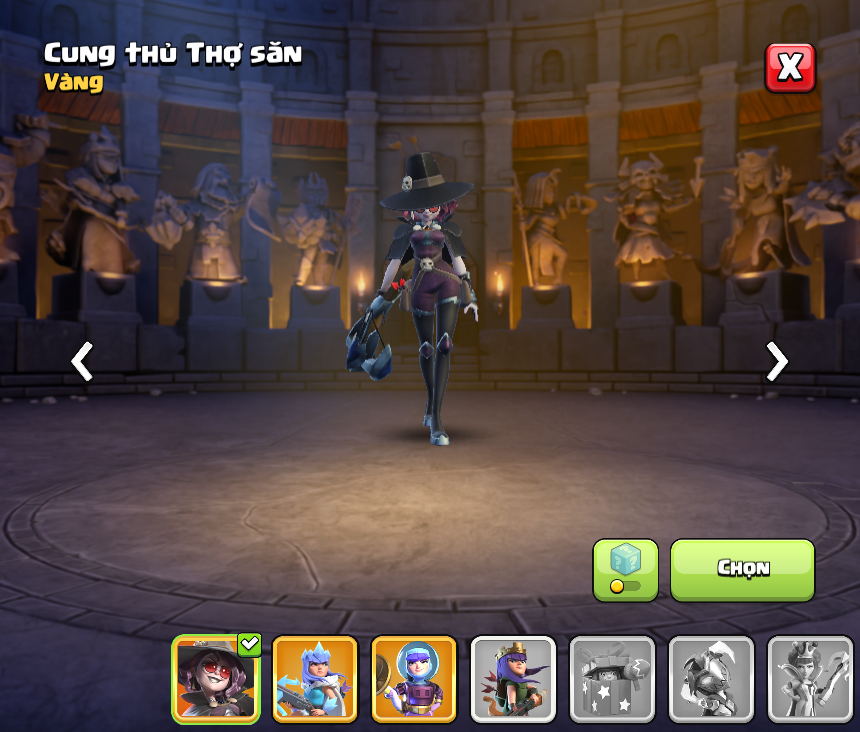Toggle the random skin mystery cube button
The width and height of the screenshot is (860, 732).
625,570
